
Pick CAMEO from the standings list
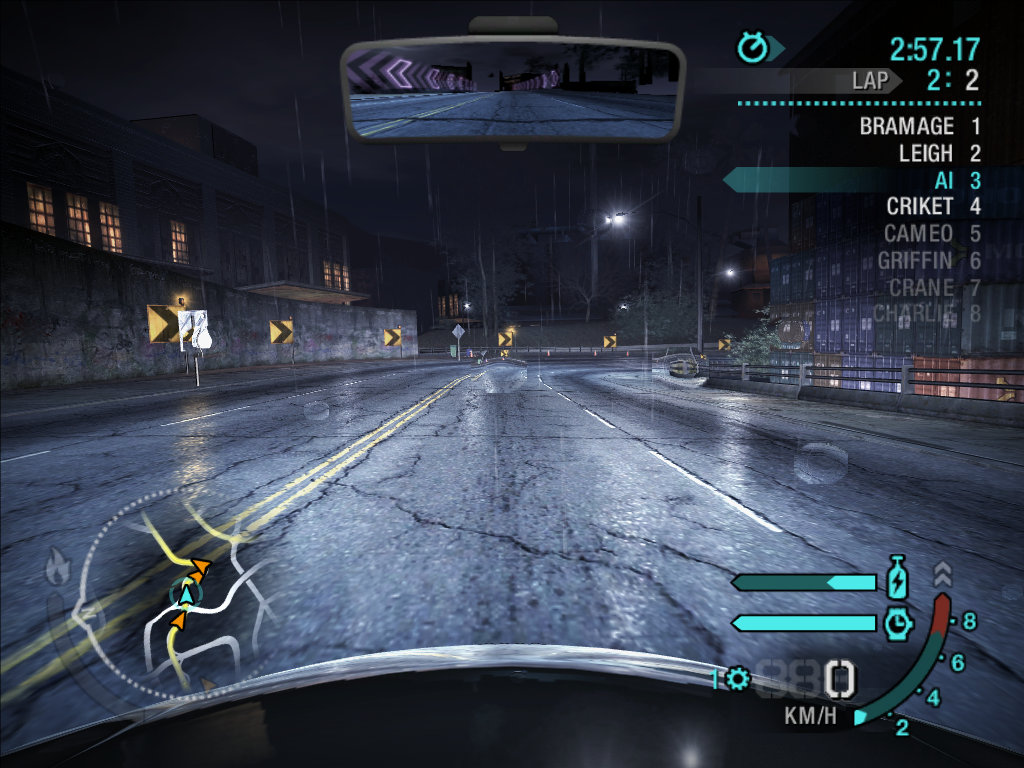917,234
